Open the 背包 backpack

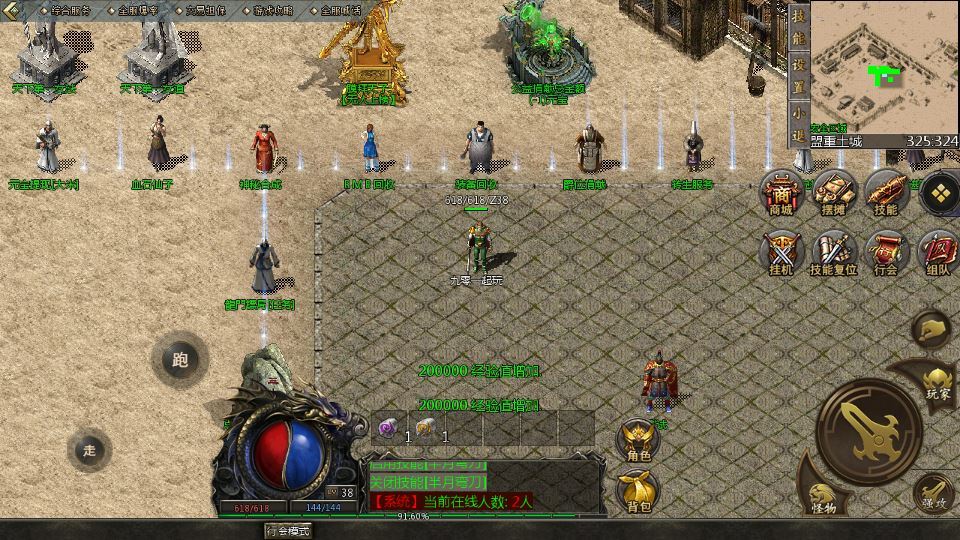click(x=637, y=490)
